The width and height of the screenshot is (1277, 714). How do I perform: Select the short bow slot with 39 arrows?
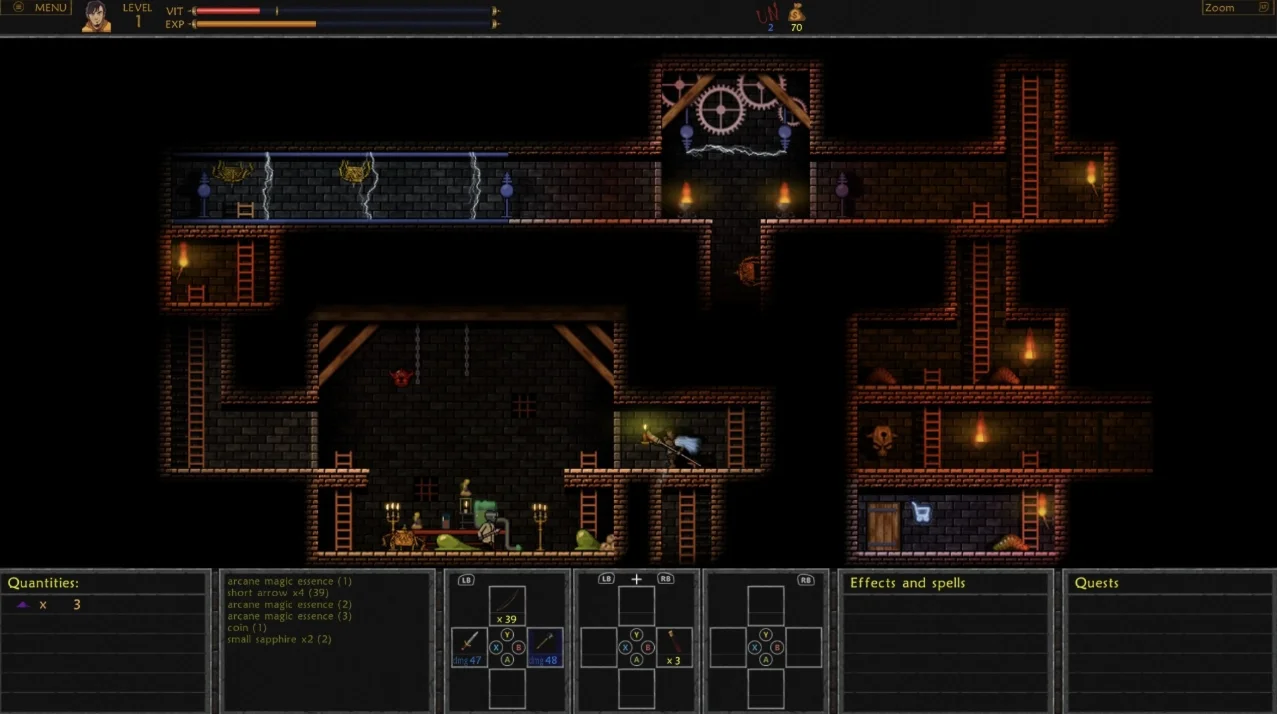[x=507, y=605]
